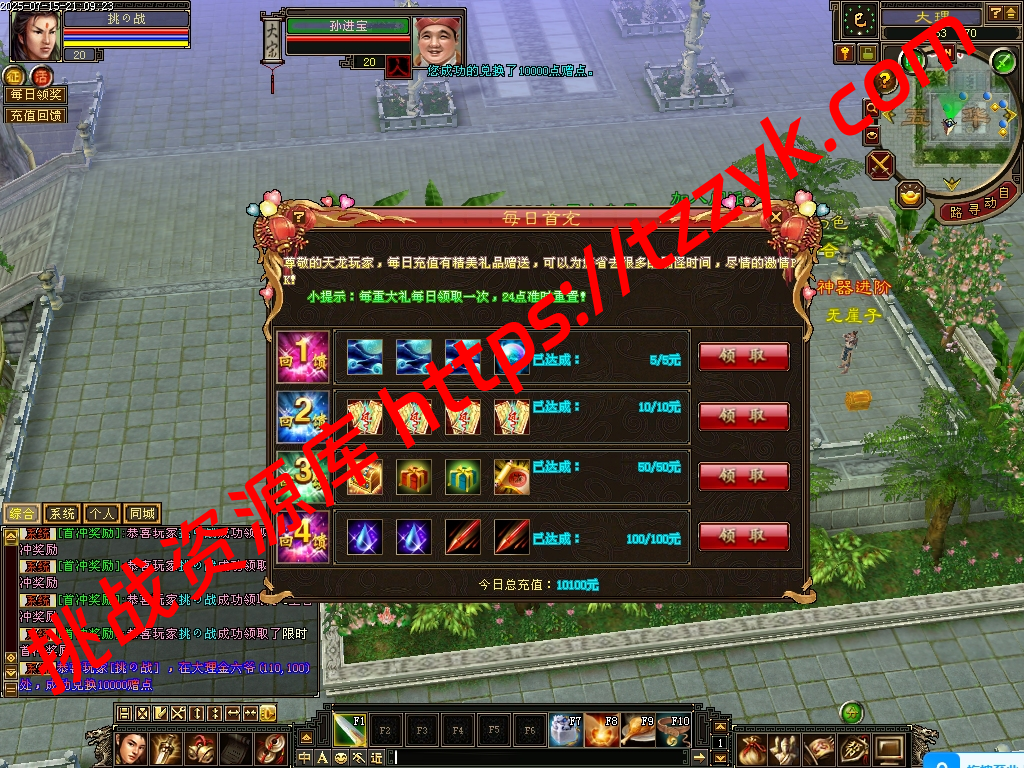Open the 每日领奖 daily reward panel
The width and height of the screenshot is (1024, 768).
[x=36, y=95]
